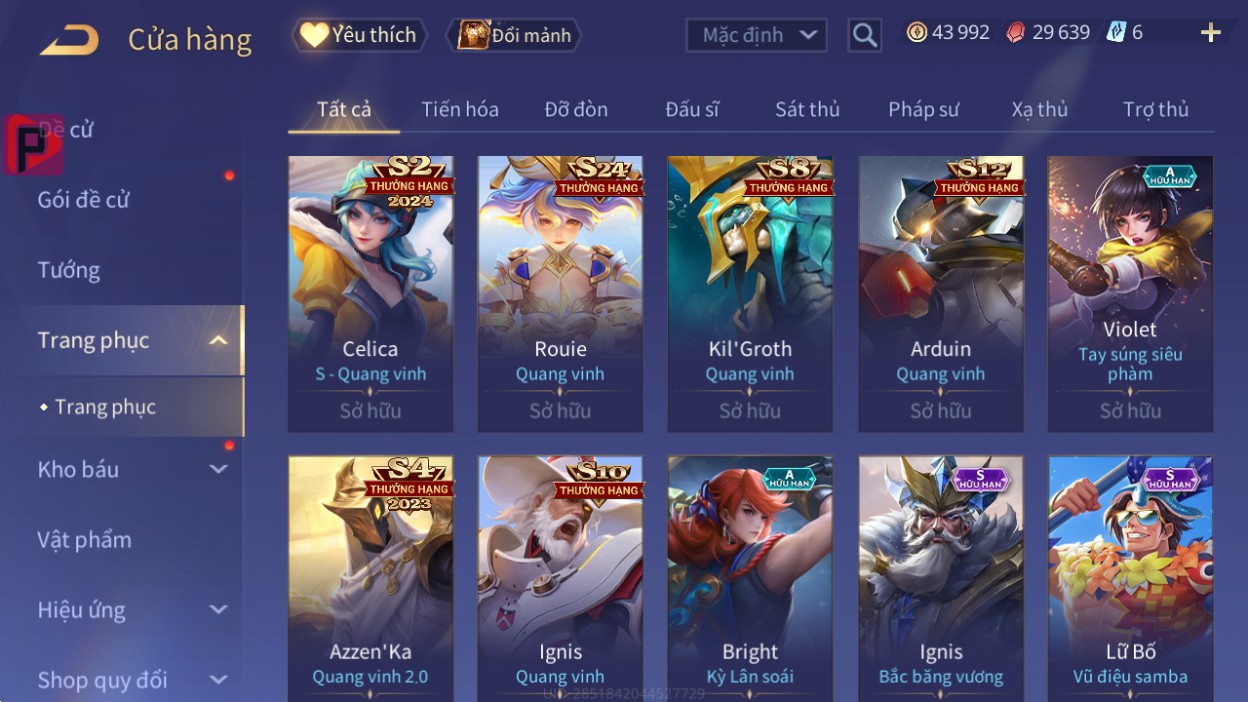This screenshot has width=1248, height=702.
Task: Open the Tướng shop section
Action: 69,270
